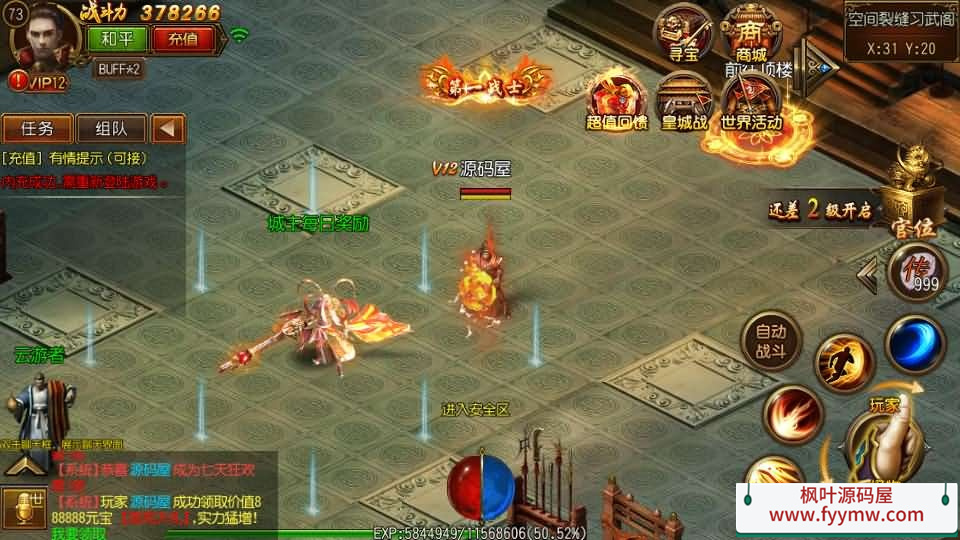Open the 世界活动 world events icon
This screenshot has width=960, height=540.
click(x=751, y=101)
